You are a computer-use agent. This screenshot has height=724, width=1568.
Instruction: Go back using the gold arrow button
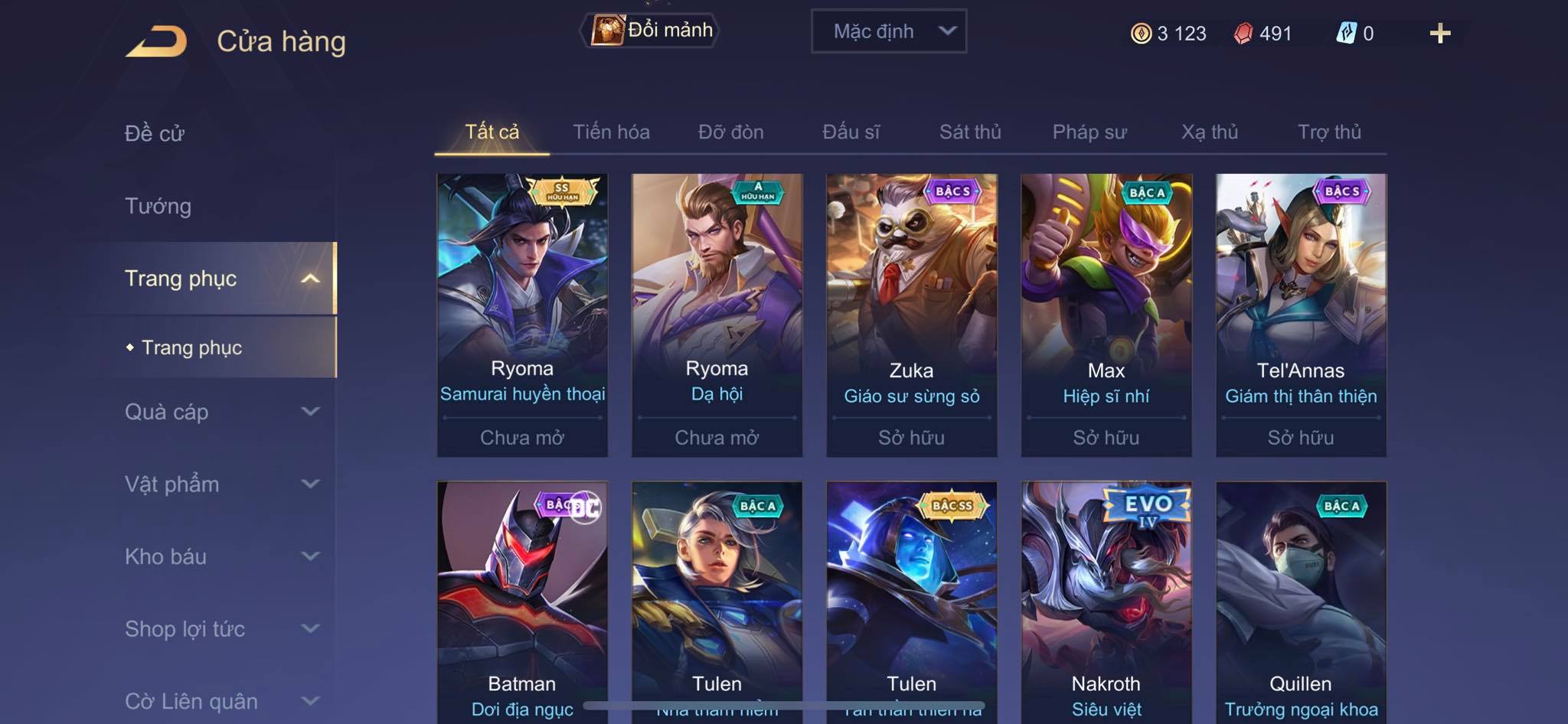tap(157, 41)
